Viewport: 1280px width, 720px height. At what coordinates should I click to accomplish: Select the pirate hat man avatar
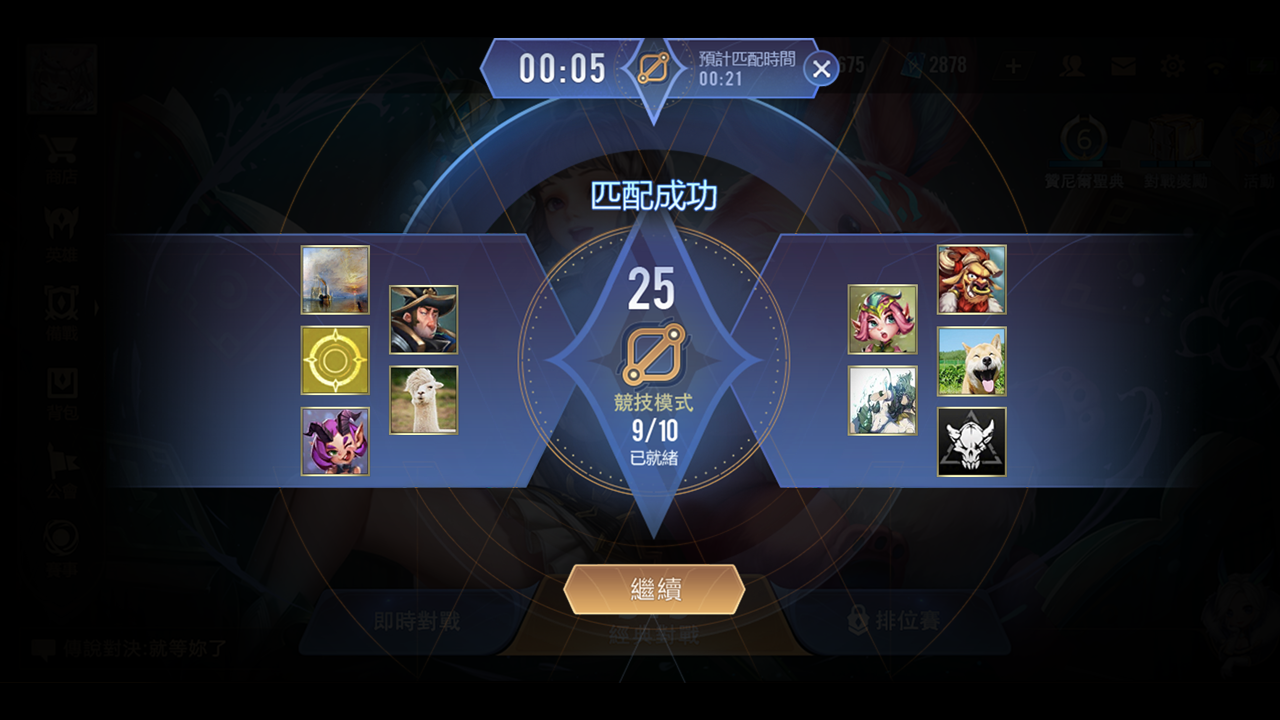point(423,320)
